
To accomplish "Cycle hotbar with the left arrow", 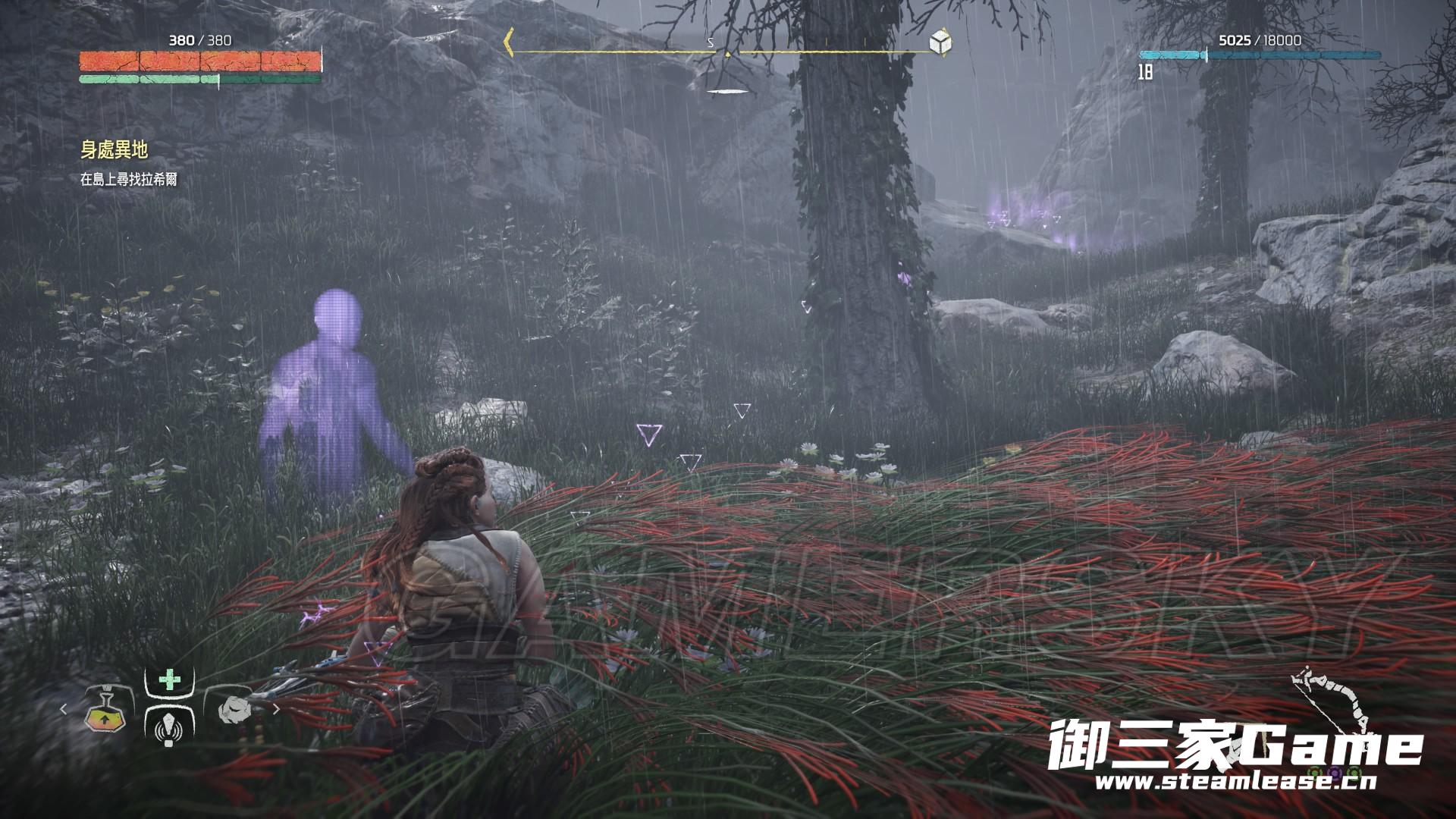I will pos(64,709).
